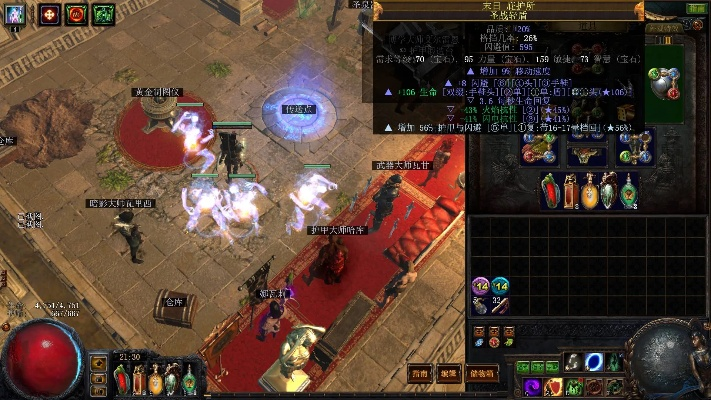Image resolution: width=711 pixels, height=400 pixels.
Task: Pick the teal level 14 gem in inventory
Action: [500, 287]
